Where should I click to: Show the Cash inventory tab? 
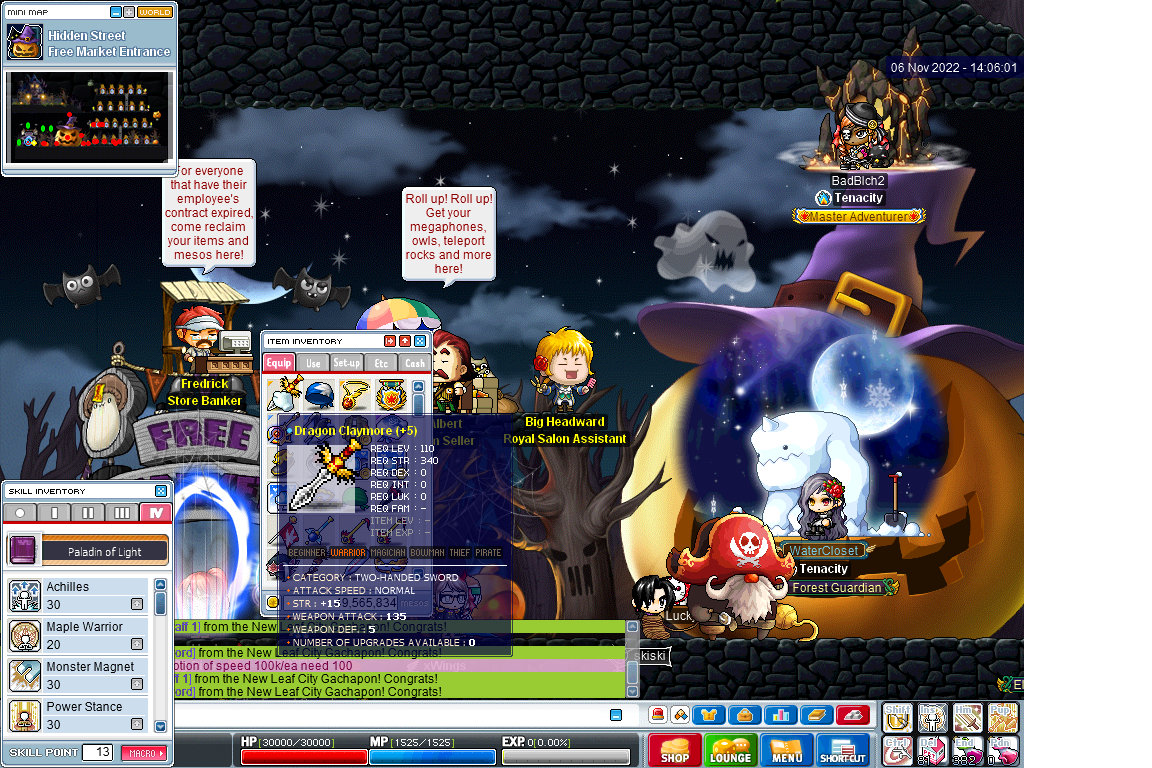[x=414, y=363]
